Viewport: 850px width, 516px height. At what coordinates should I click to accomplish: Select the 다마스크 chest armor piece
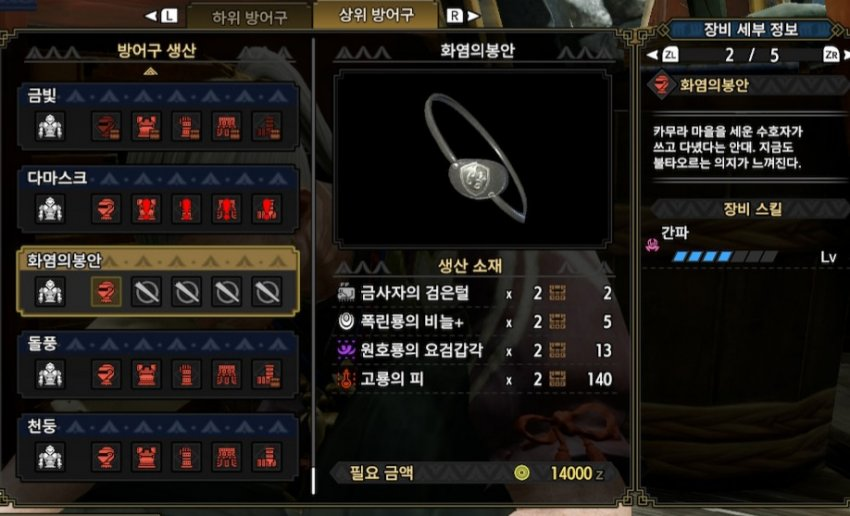(147, 209)
